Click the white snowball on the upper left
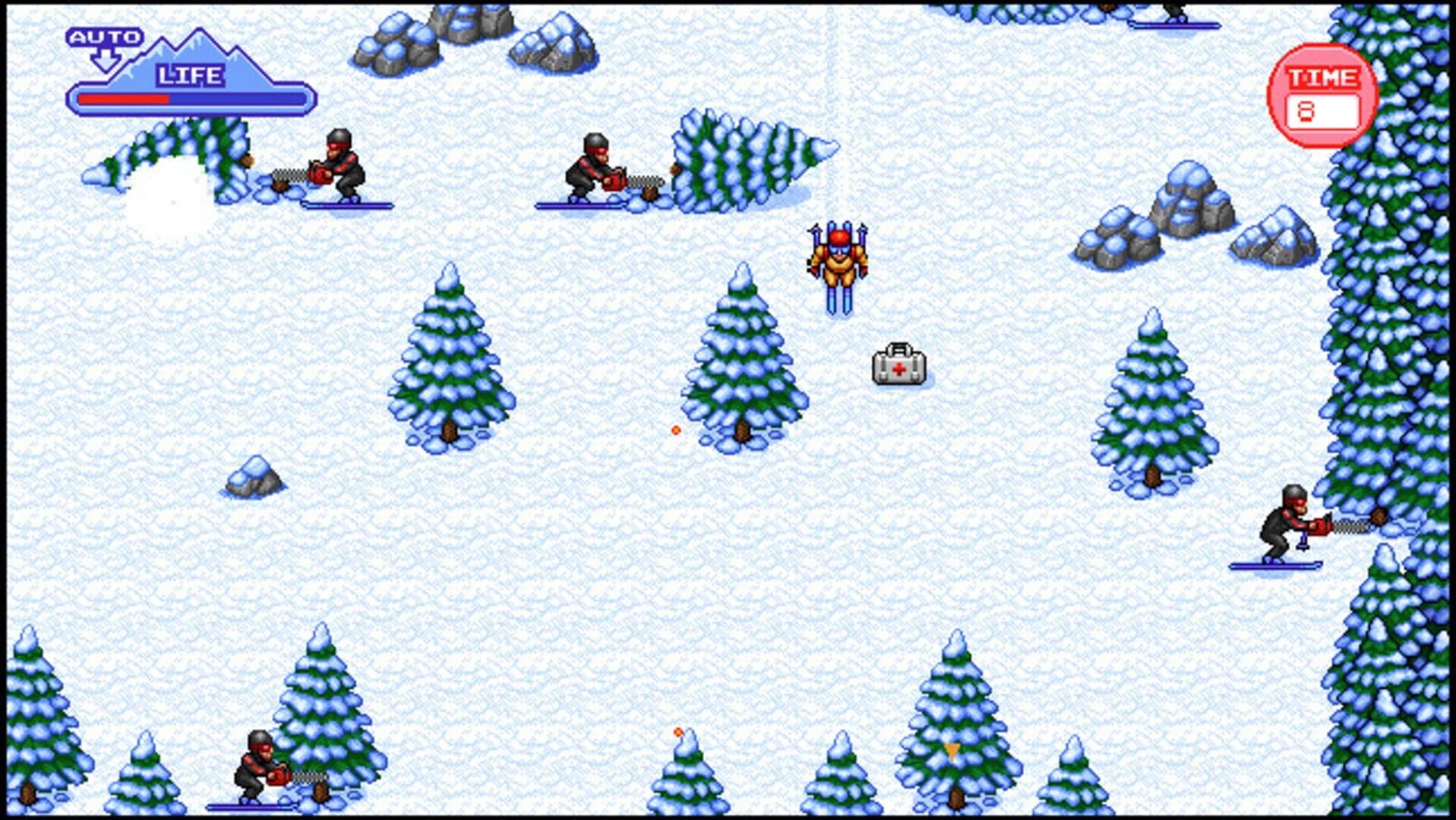Screen dimensions: 1456x820 pyautogui.click(x=173, y=194)
